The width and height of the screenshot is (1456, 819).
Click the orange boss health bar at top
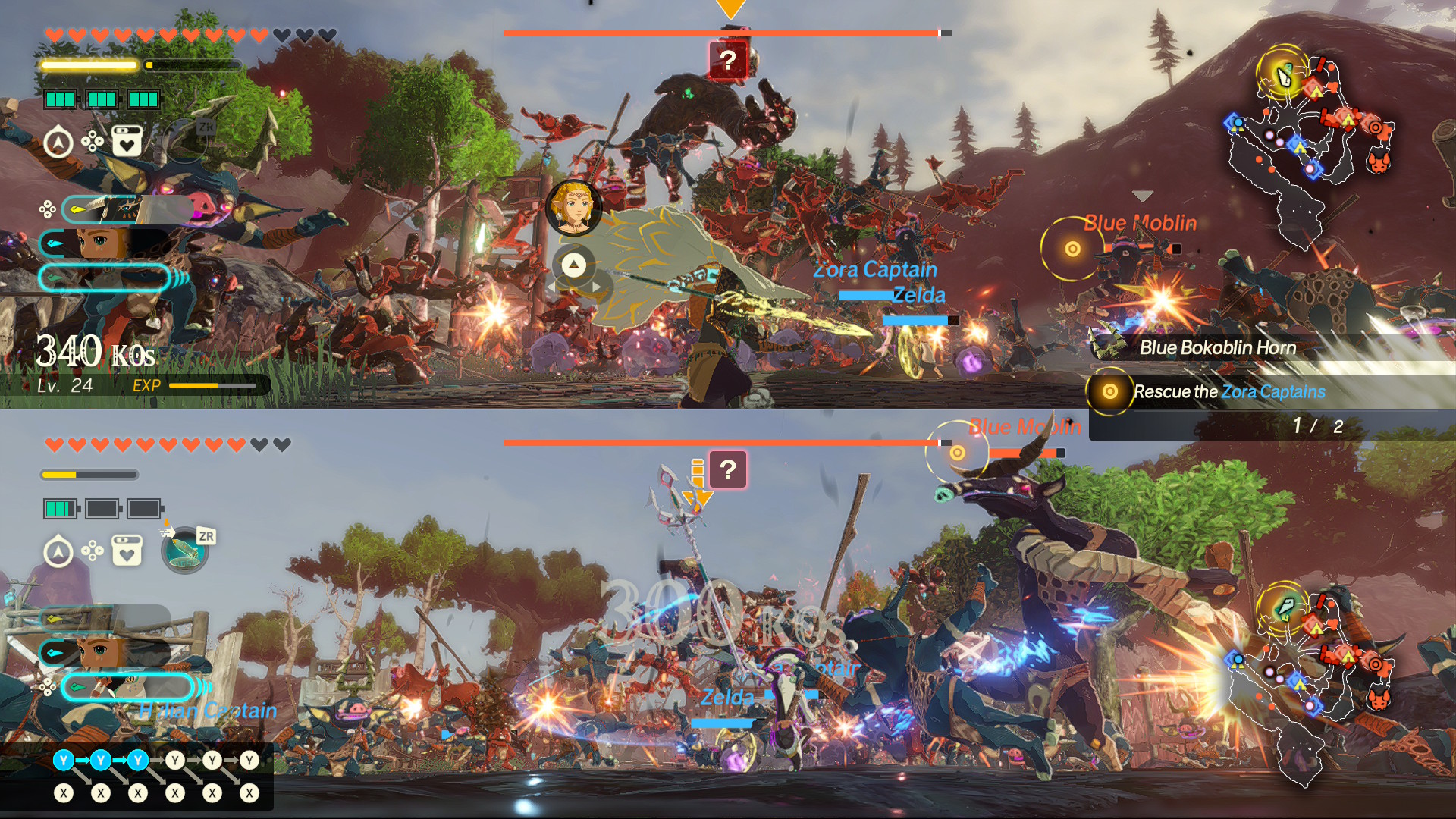[720, 33]
